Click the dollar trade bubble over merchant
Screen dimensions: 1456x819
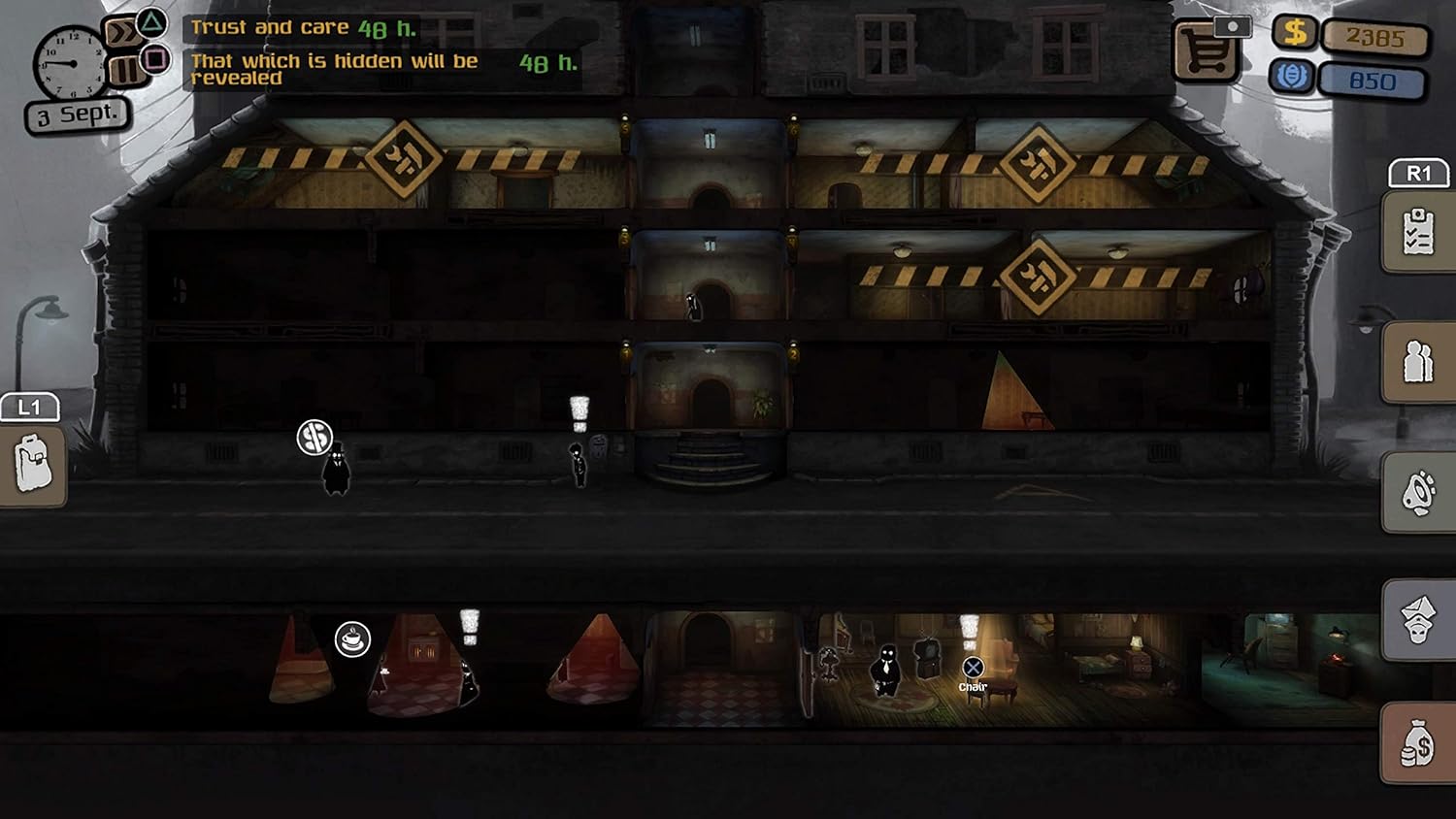(314, 438)
